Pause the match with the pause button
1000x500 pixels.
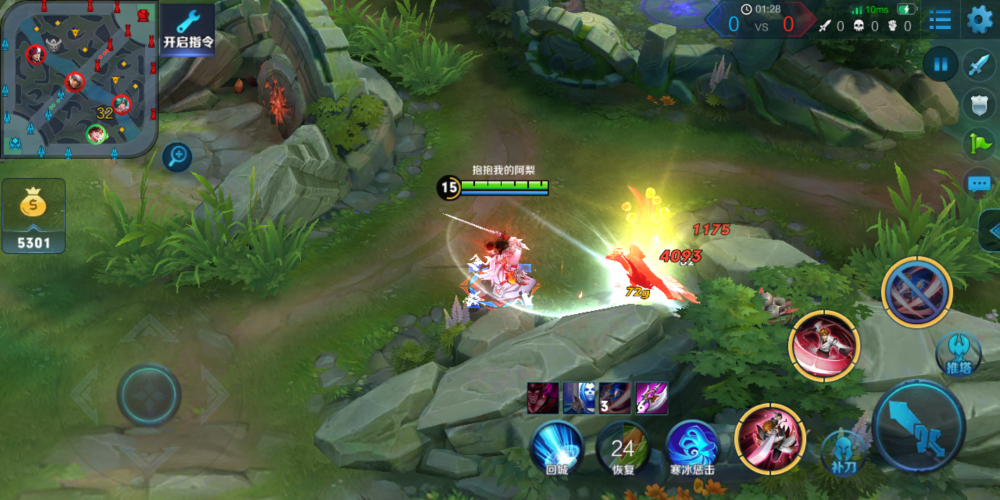pyautogui.click(x=940, y=66)
